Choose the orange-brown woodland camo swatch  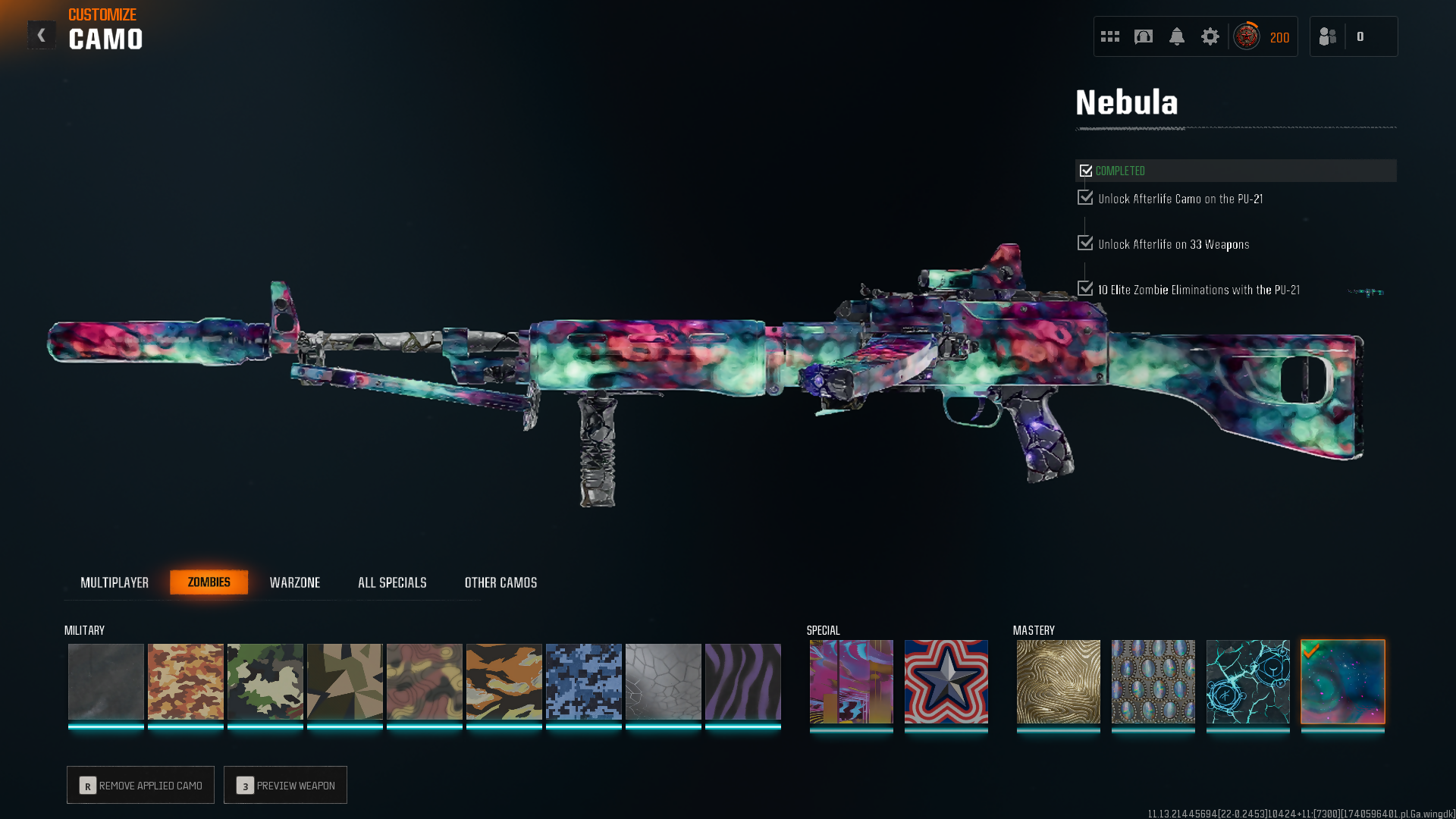point(186,681)
